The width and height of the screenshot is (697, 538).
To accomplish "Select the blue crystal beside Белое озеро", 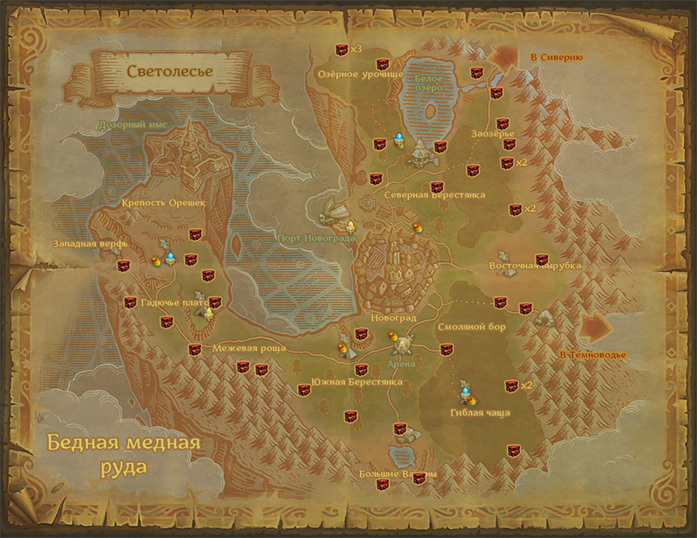I will [x=399, y=138].
